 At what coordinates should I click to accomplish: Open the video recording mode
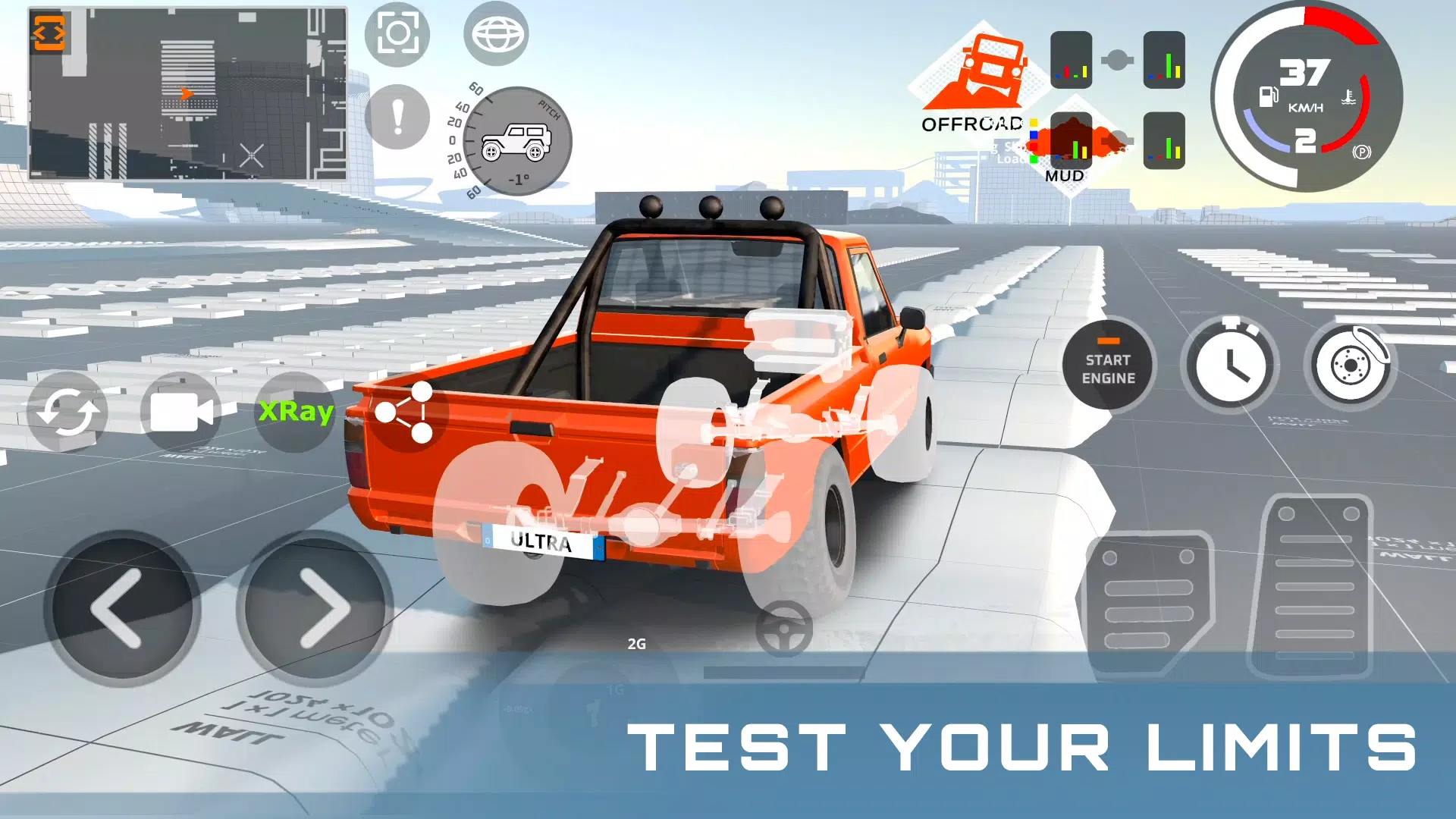pos(180,412)
